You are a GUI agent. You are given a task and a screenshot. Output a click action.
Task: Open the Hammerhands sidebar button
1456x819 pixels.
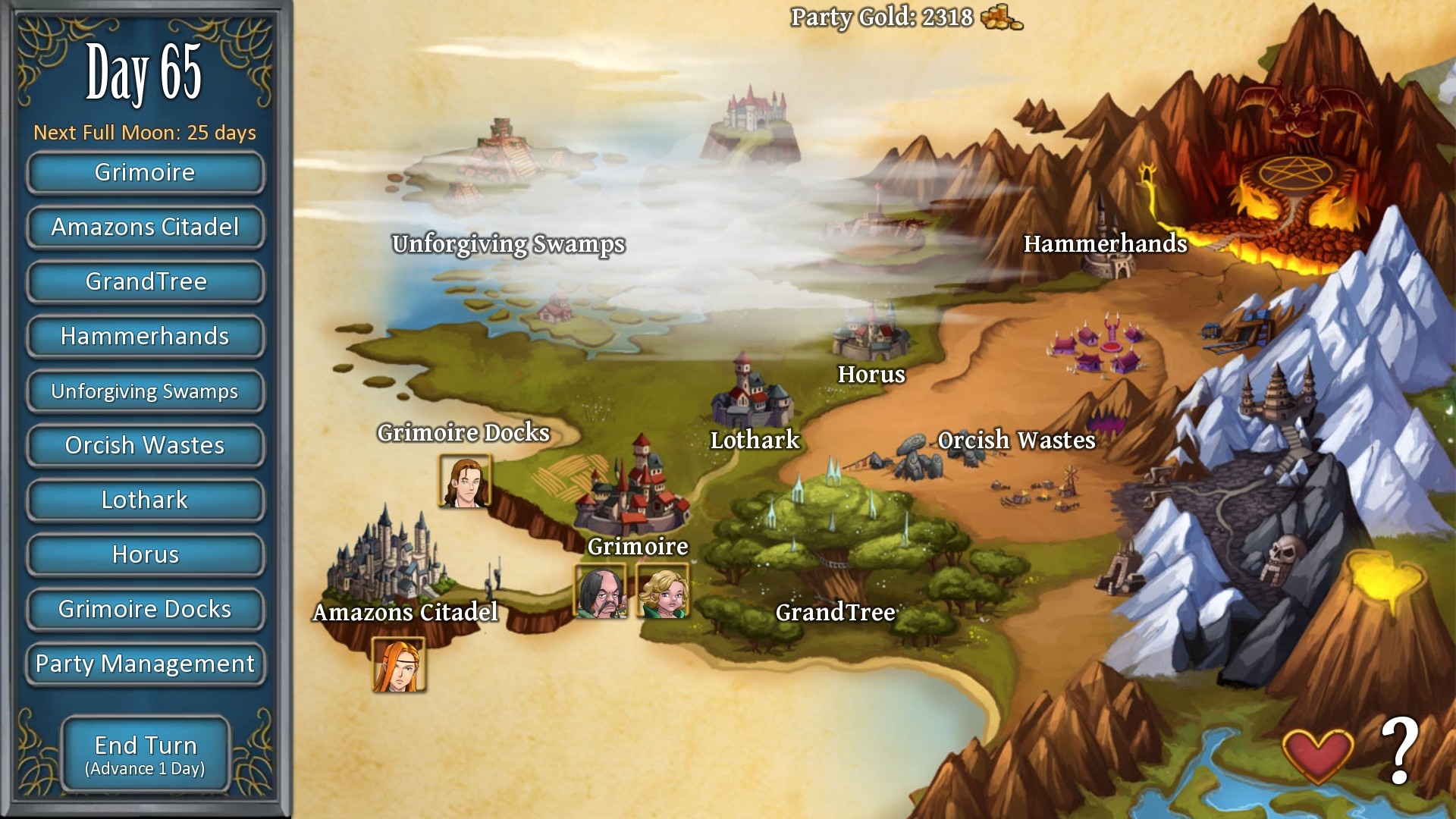[145, 337]
